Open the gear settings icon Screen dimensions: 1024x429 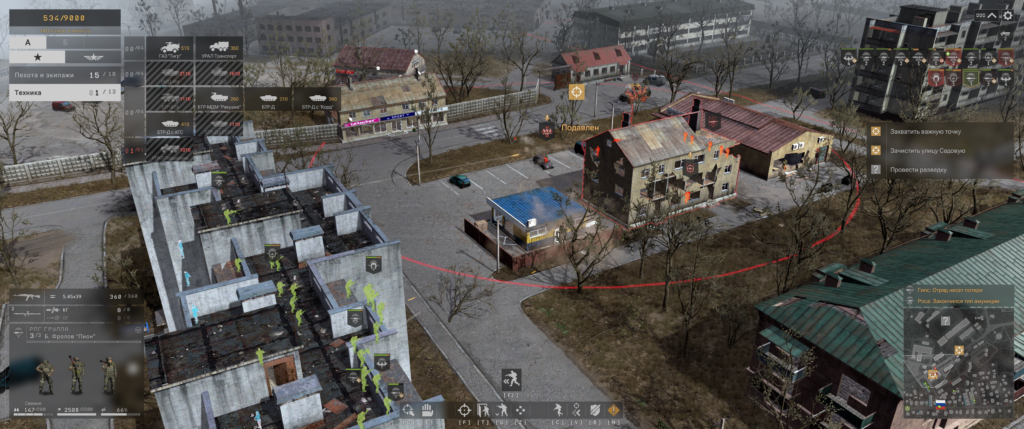click(1007, 16)
